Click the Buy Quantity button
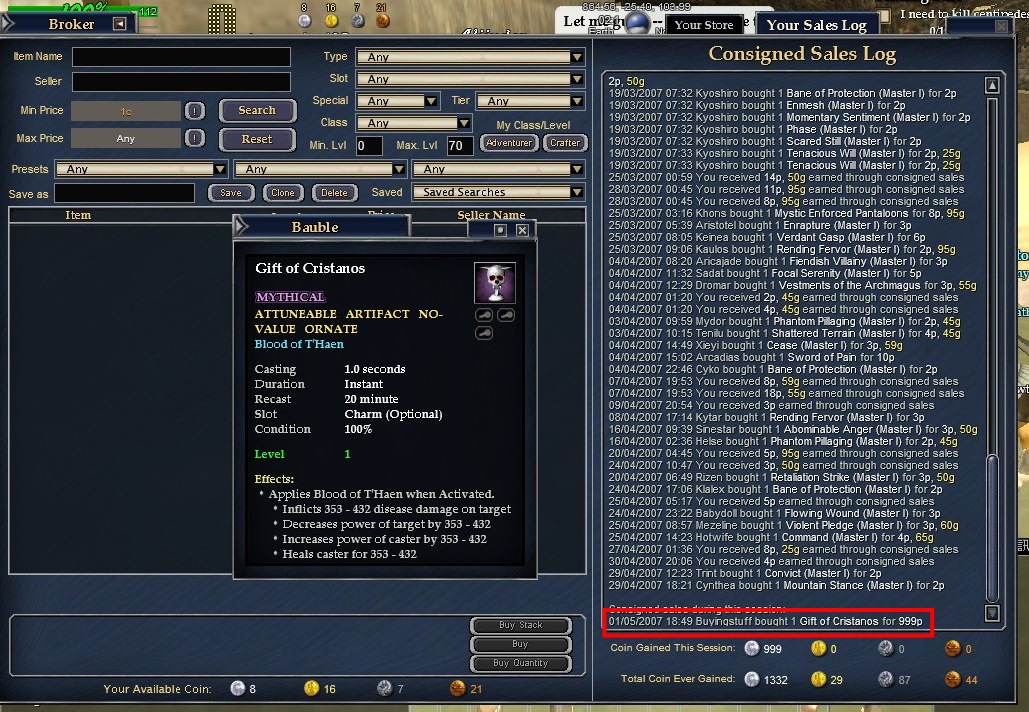This screenshot has height=712, width=1029. pyautogui.click(x=521, y=663)
